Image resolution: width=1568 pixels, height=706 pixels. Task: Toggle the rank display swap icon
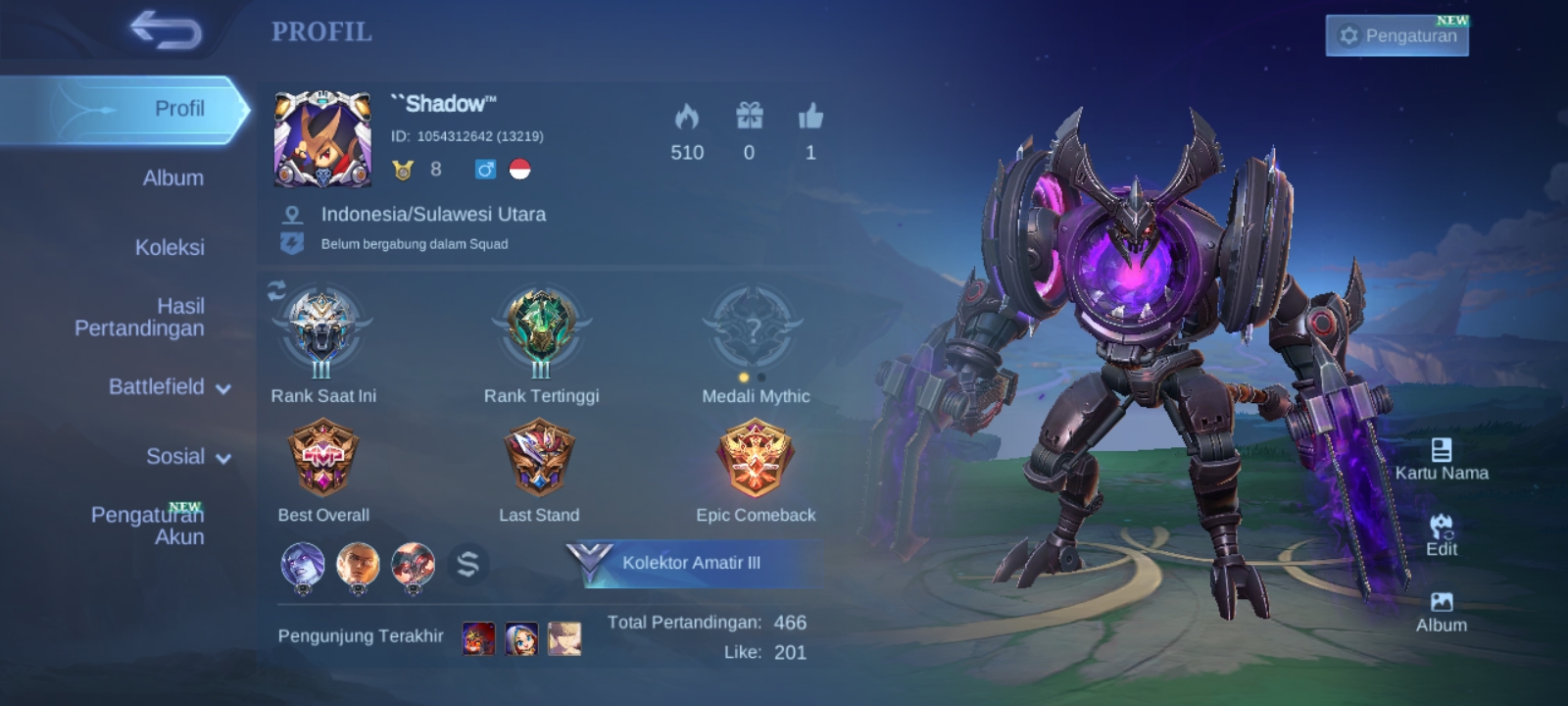[x=276, y=290]
